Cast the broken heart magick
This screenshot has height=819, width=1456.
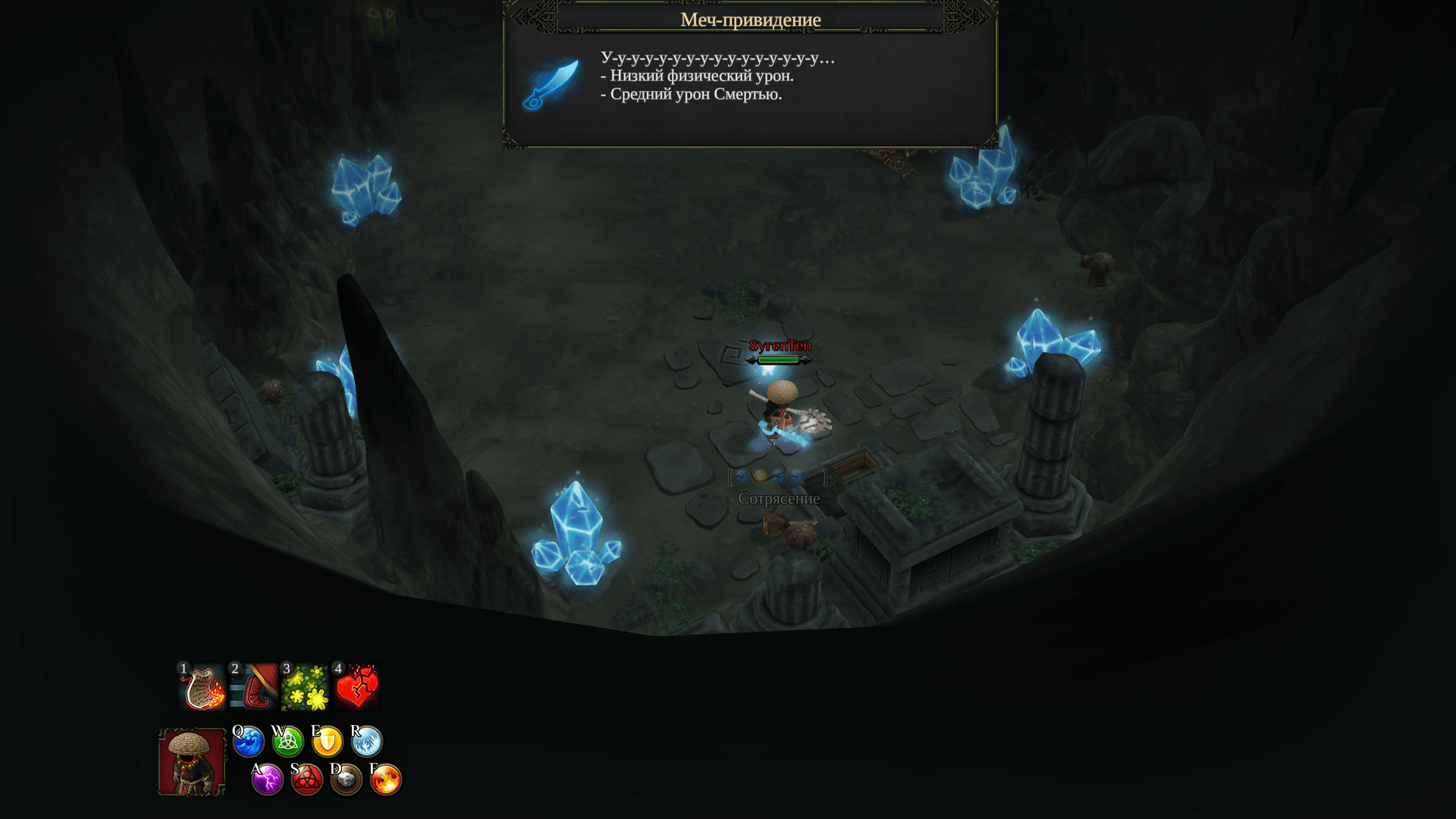click(357, 688)
